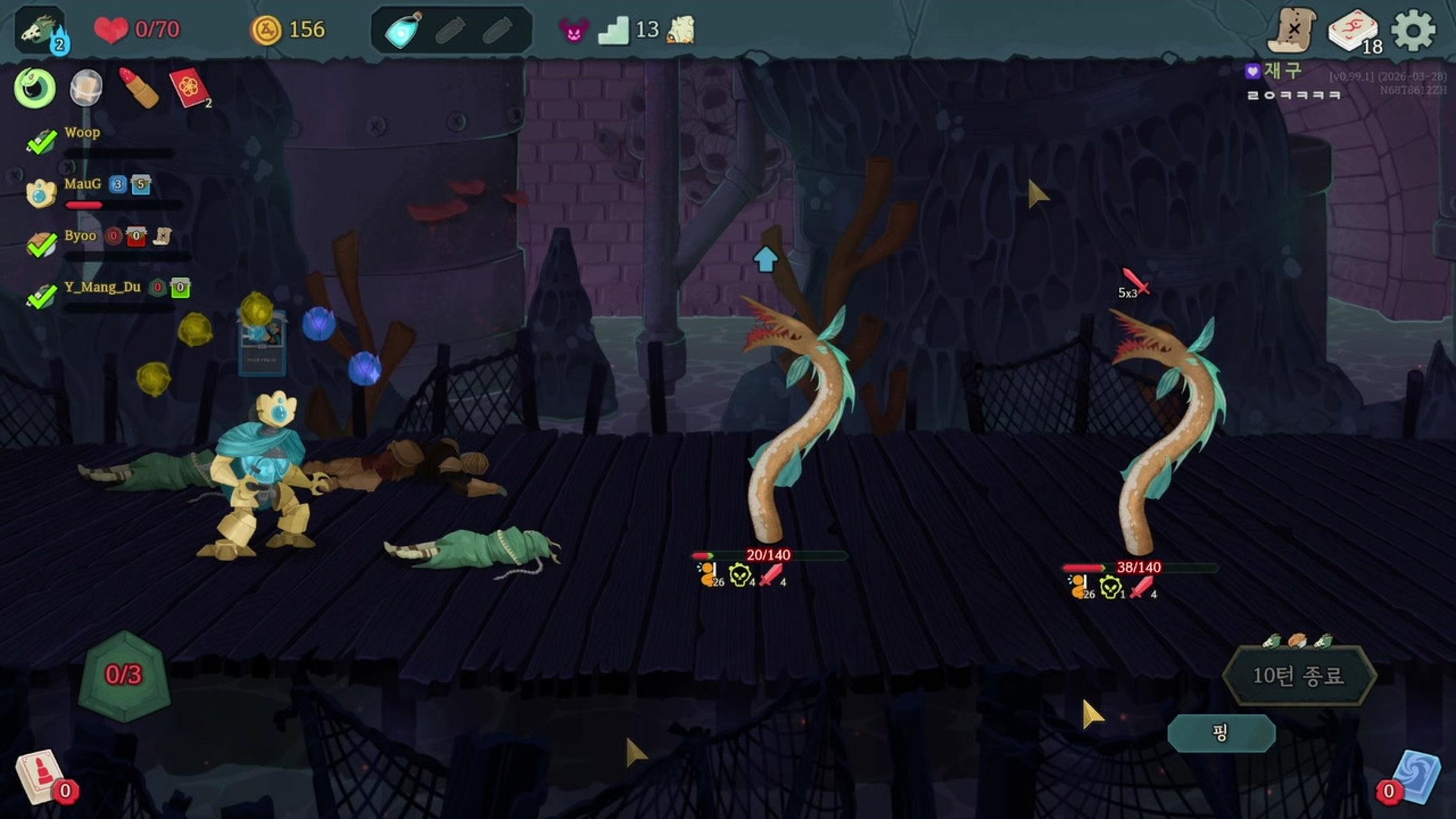Select the filled blue potion slot
Viewport: 1456px width, 819px height.
point(404,30)
